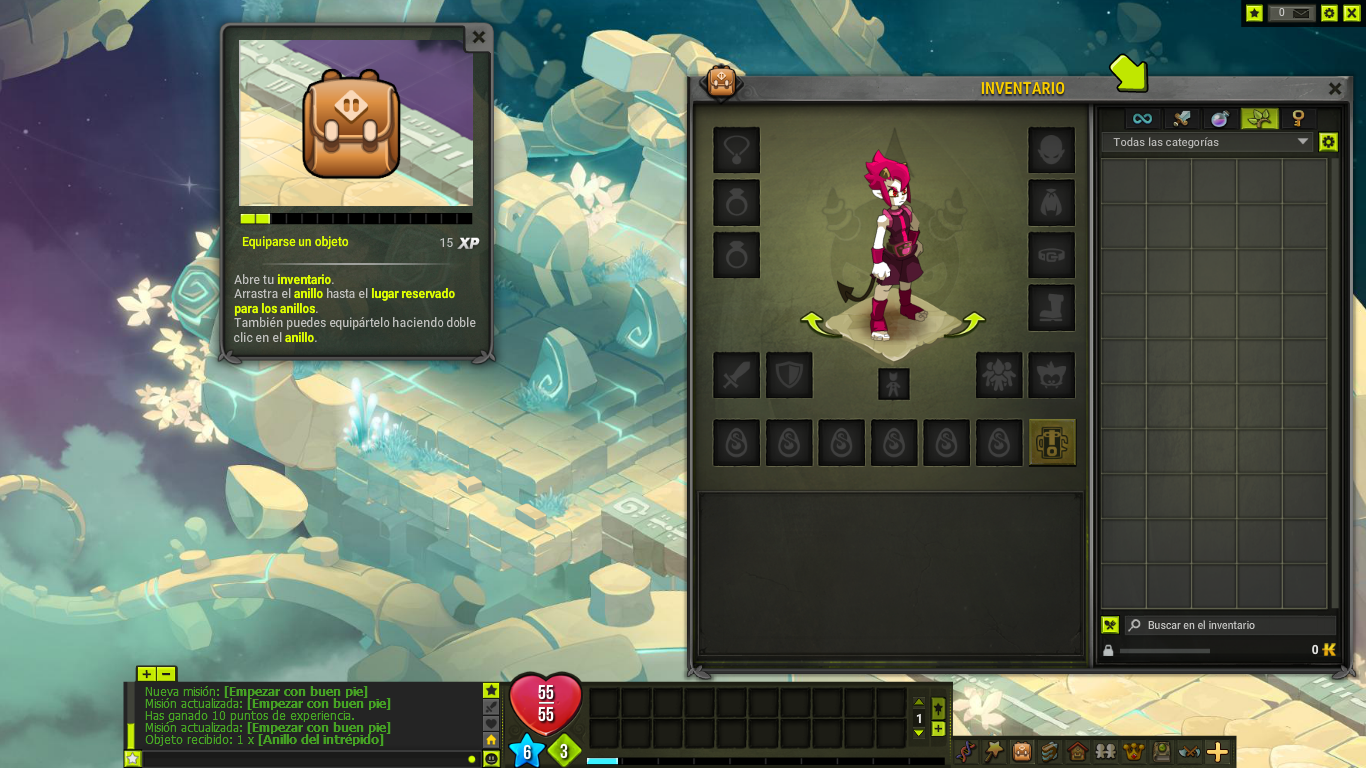1366x768 pixels.
Task: Open the chat emoticon smiley button
Action: click(491, 759)
